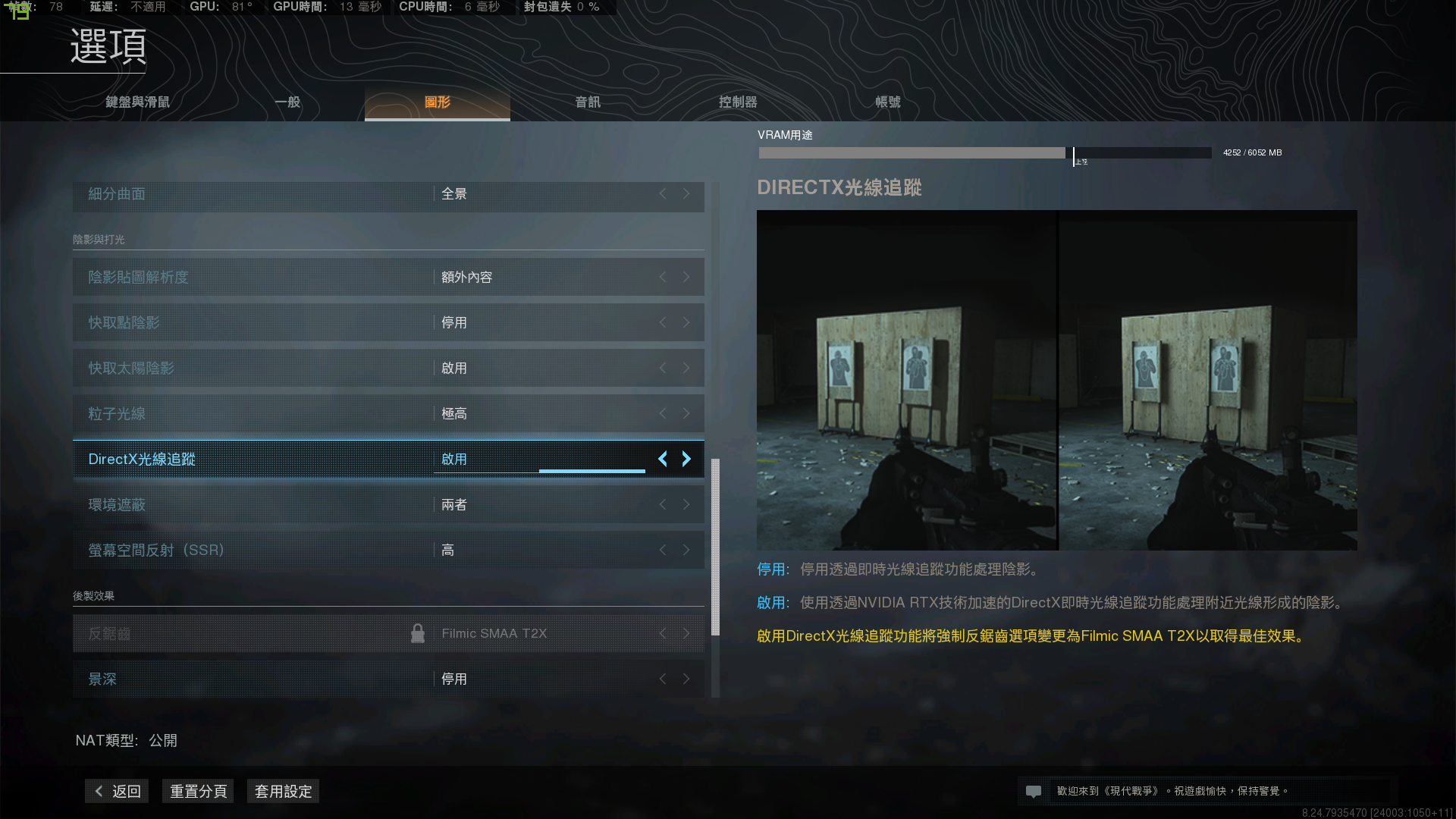Click the left arrow on the 環境遮蔽 row
1456x819 pixels.
tap(662, 504)
